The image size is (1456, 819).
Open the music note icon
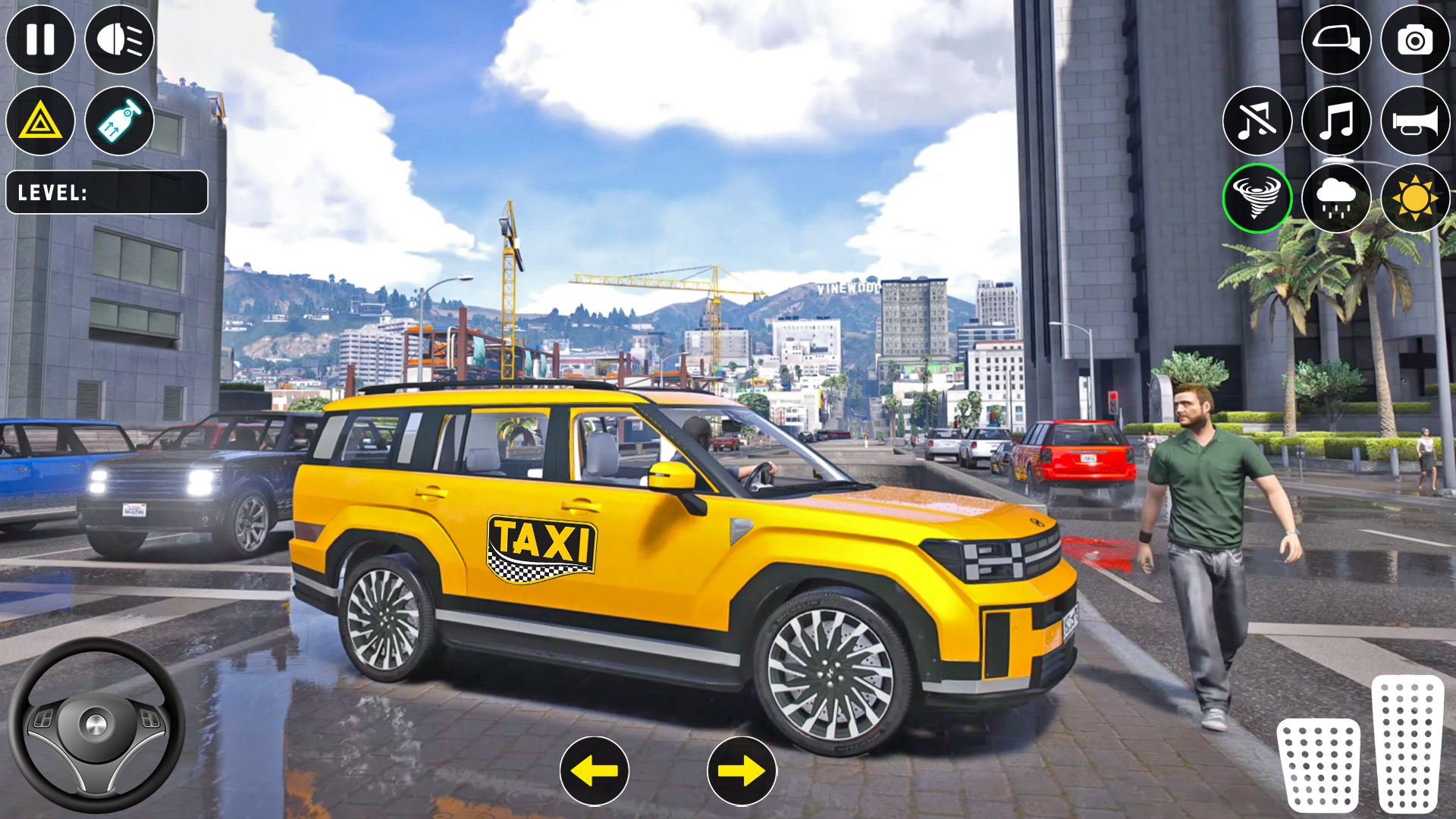click(x=1335, y=121)
